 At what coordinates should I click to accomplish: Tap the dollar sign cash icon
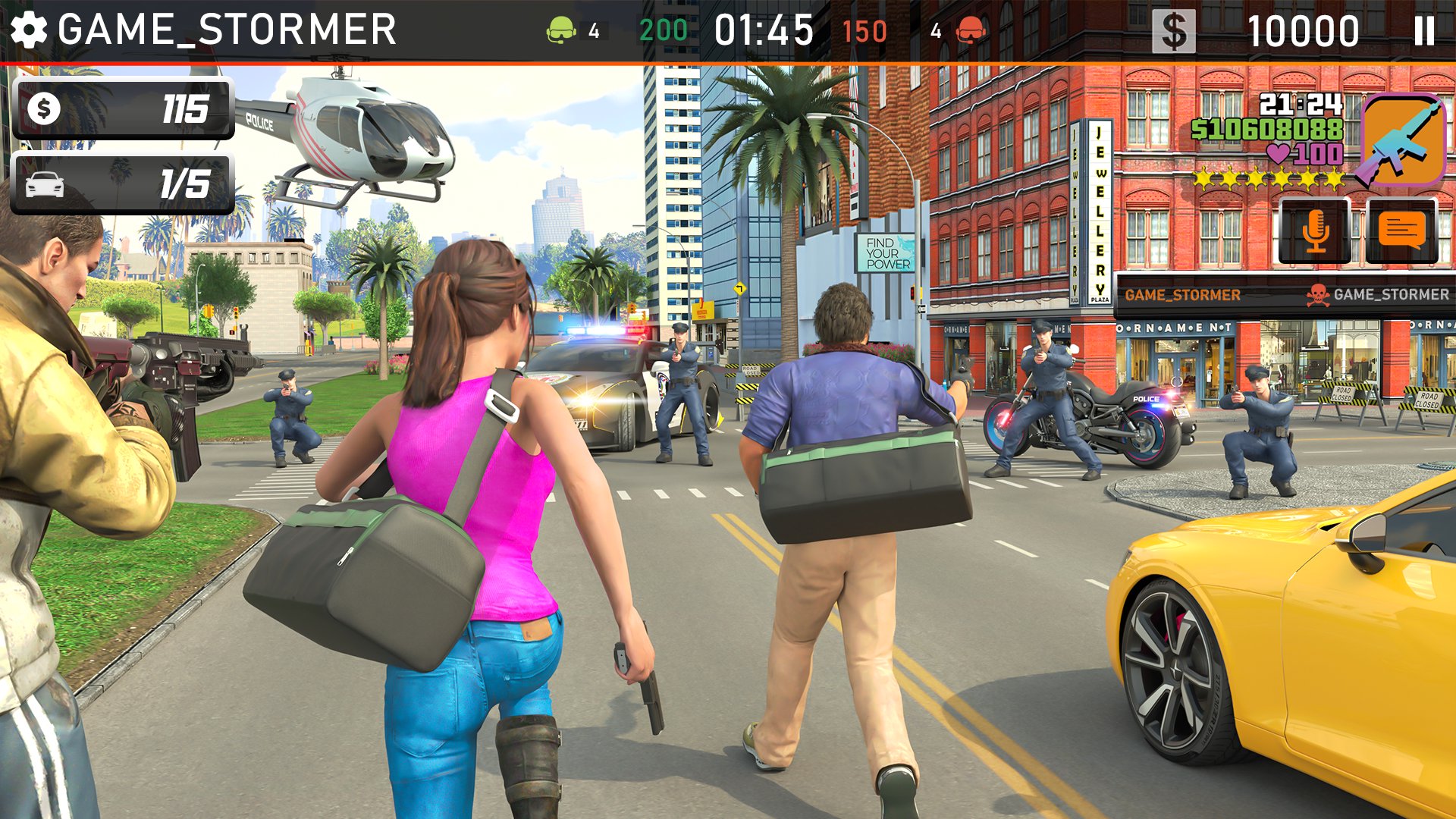[1173, 32]
